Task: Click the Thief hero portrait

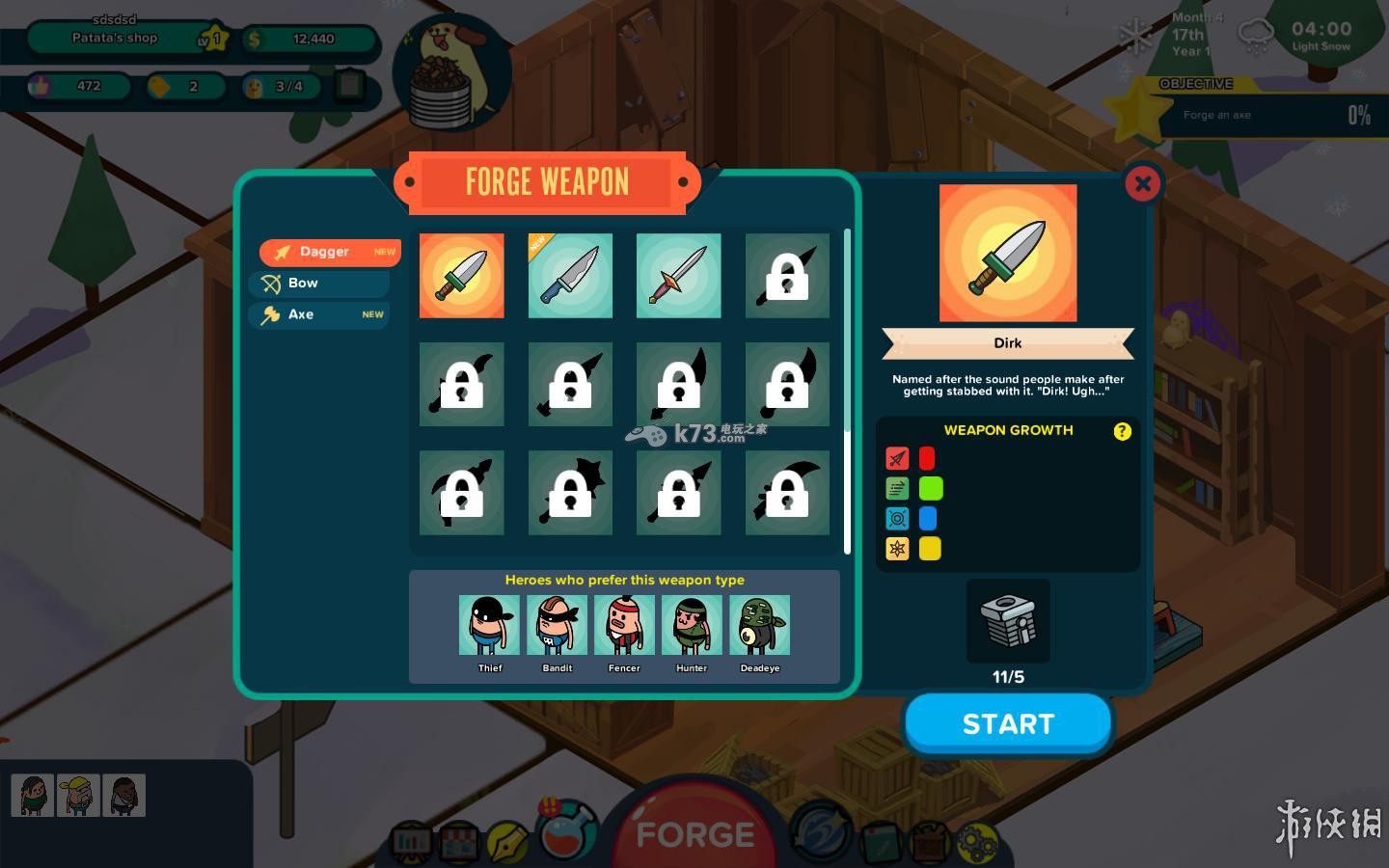Action: pyautogui.click(x=489, y=625)
